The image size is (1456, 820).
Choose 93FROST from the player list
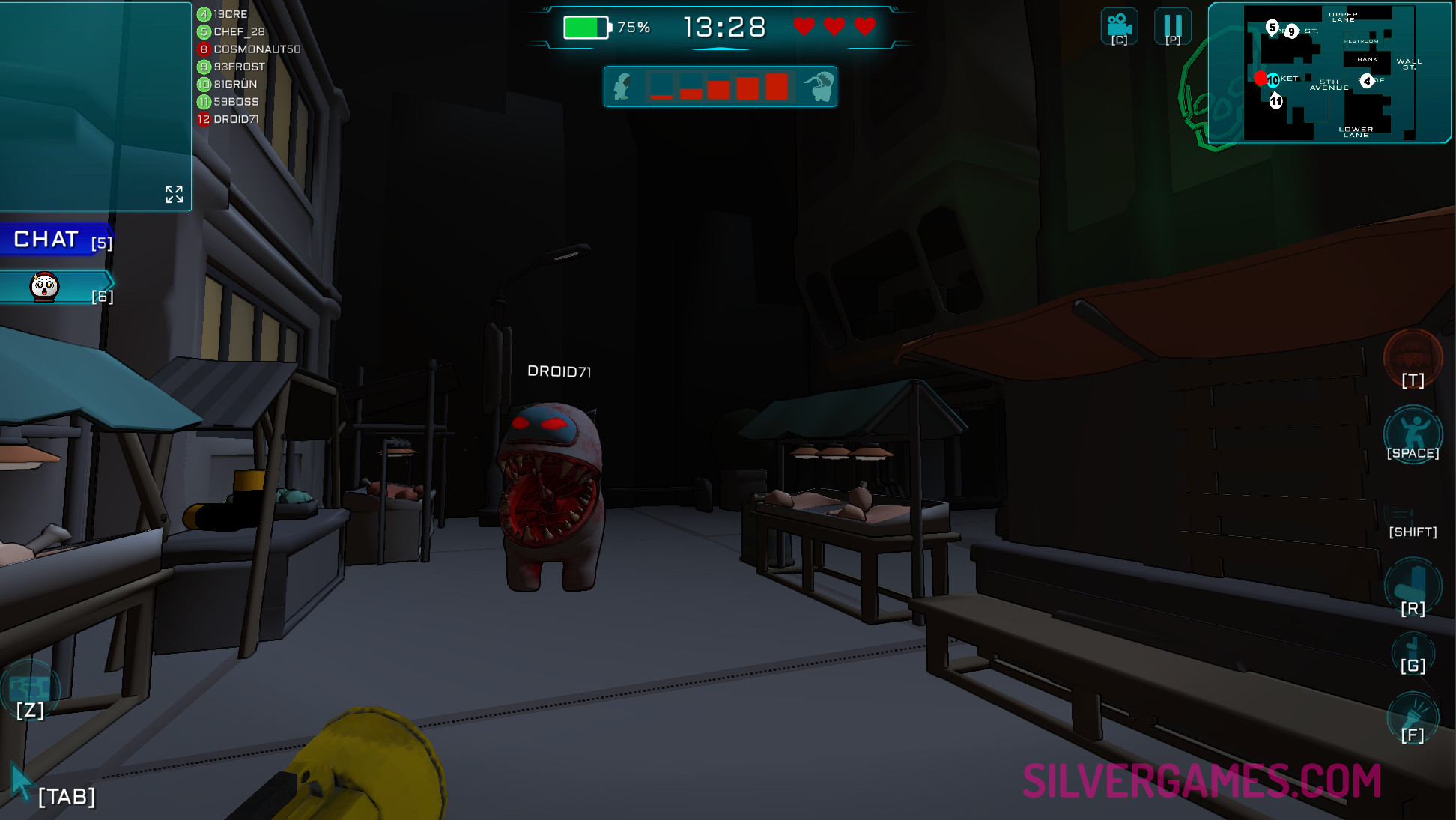[239, 67]
